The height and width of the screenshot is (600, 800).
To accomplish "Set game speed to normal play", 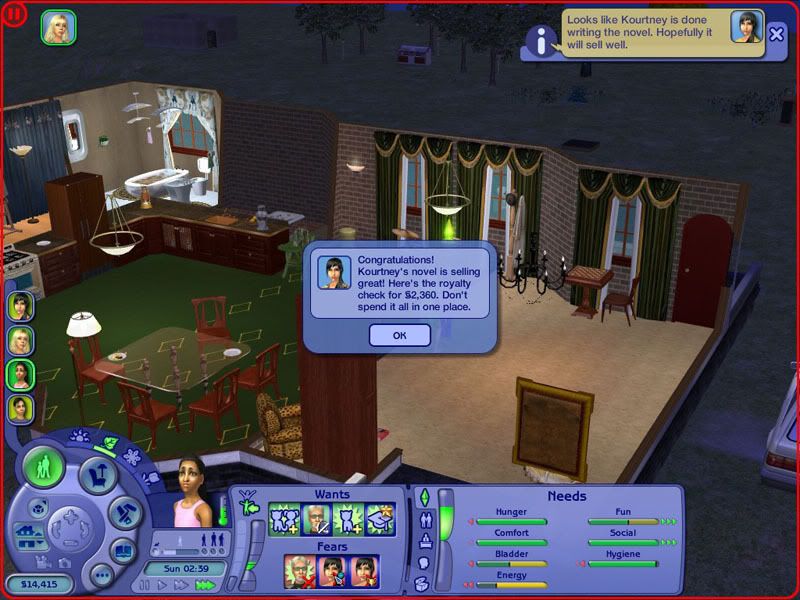I will [x=163, y=585].
